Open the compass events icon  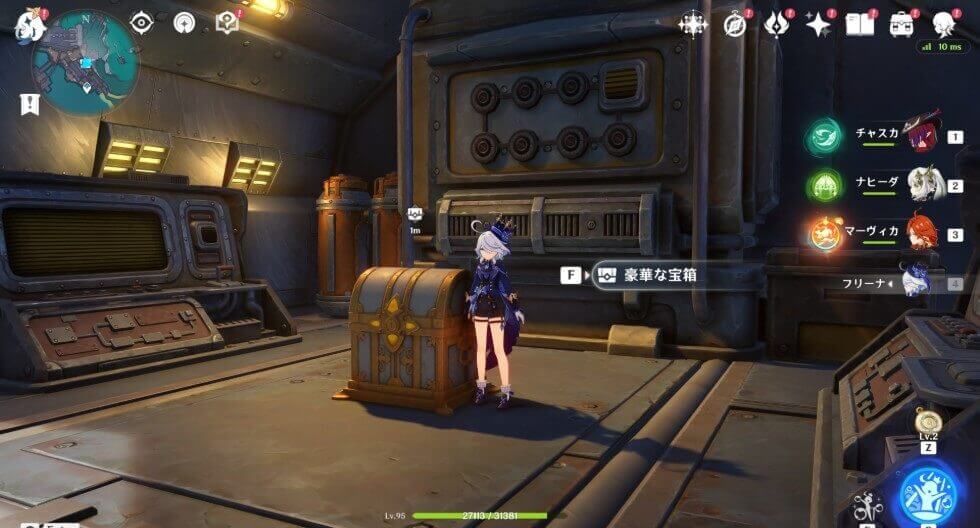point(735,24)
